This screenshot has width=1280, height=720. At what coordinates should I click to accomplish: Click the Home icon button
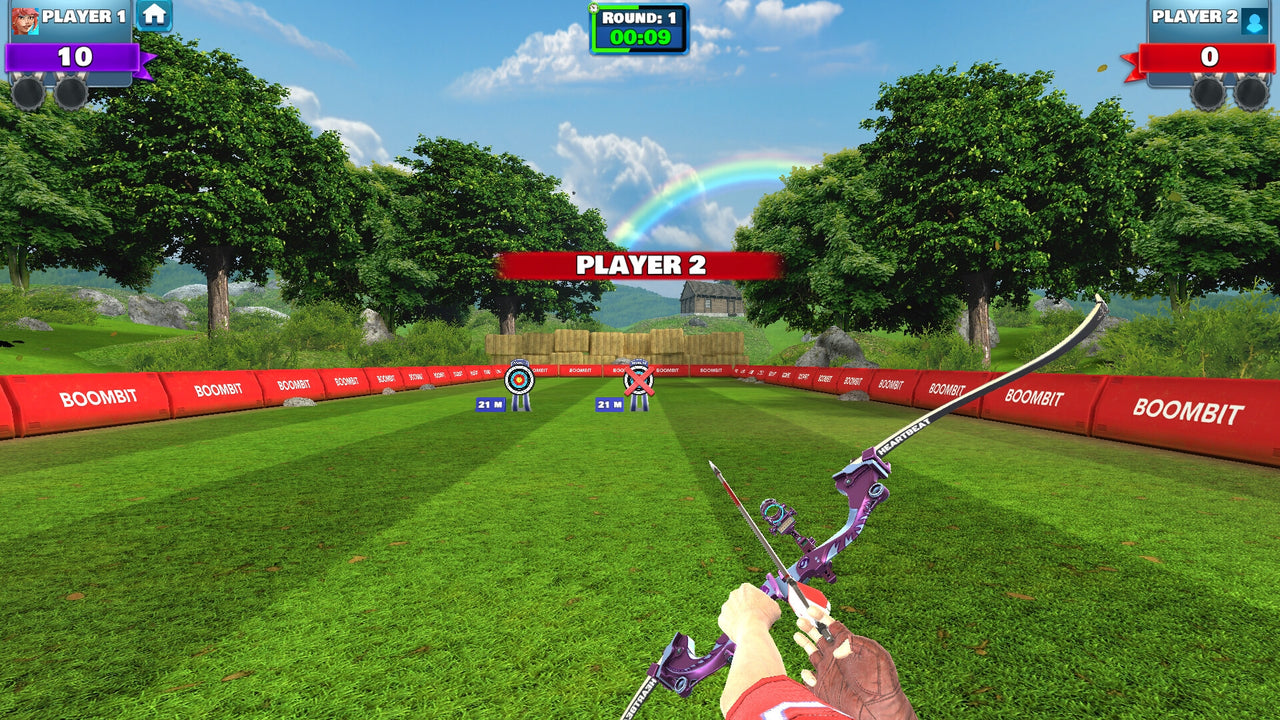(155, 16)
